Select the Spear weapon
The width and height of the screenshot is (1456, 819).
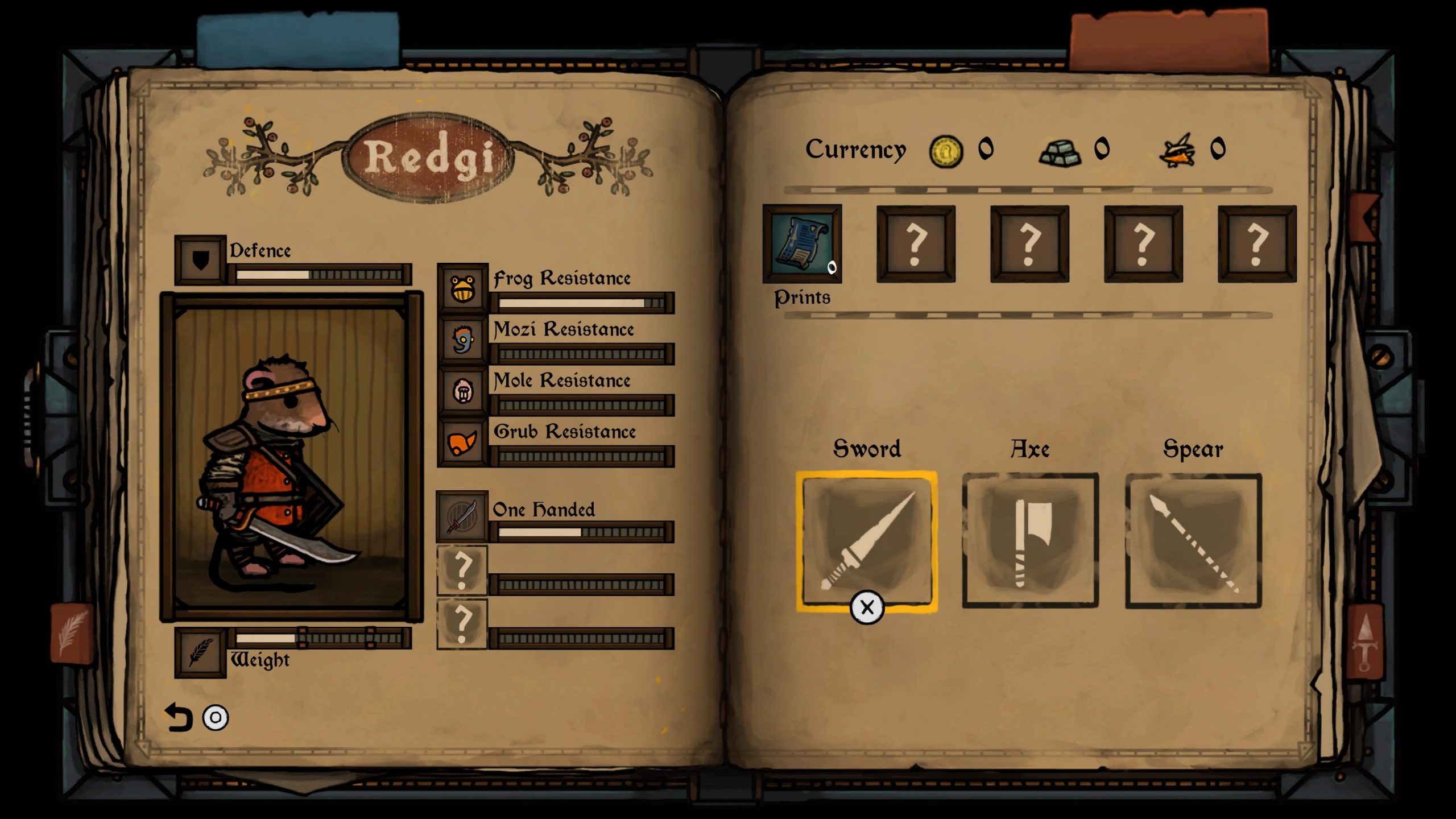1193,540
